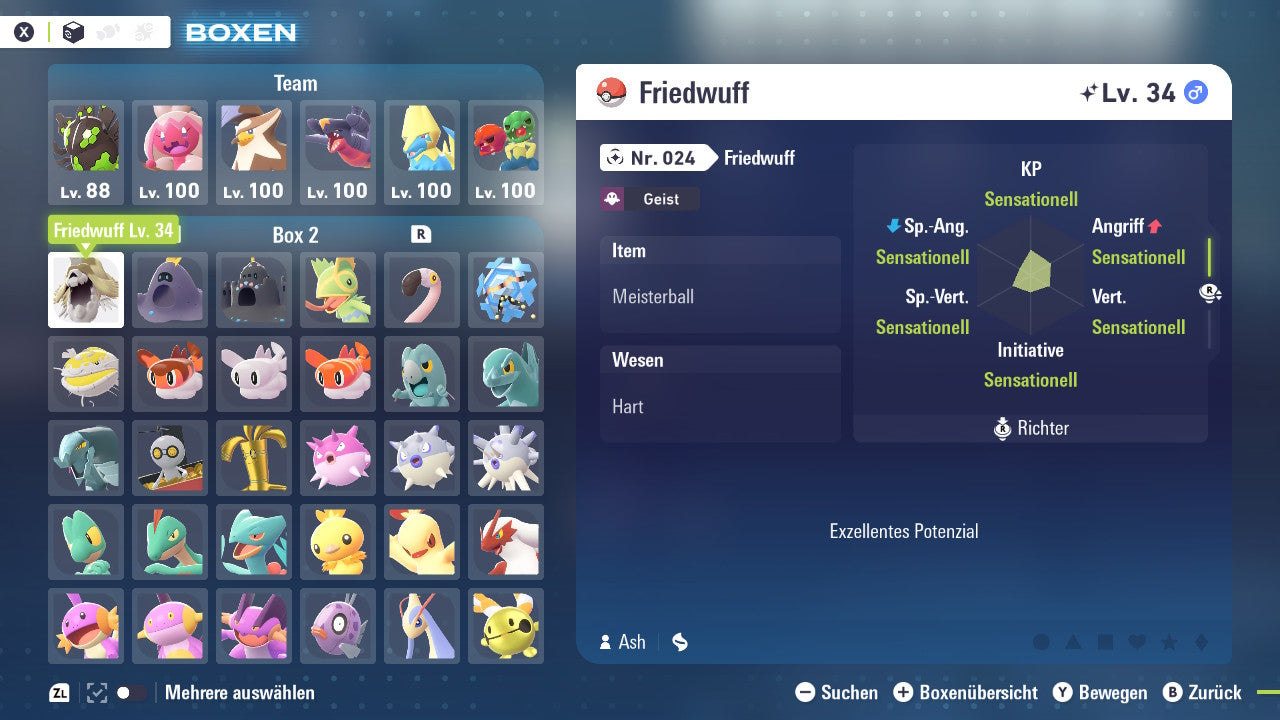
Task: Select the box storage tab icon
Action: [x=72, y=31]
